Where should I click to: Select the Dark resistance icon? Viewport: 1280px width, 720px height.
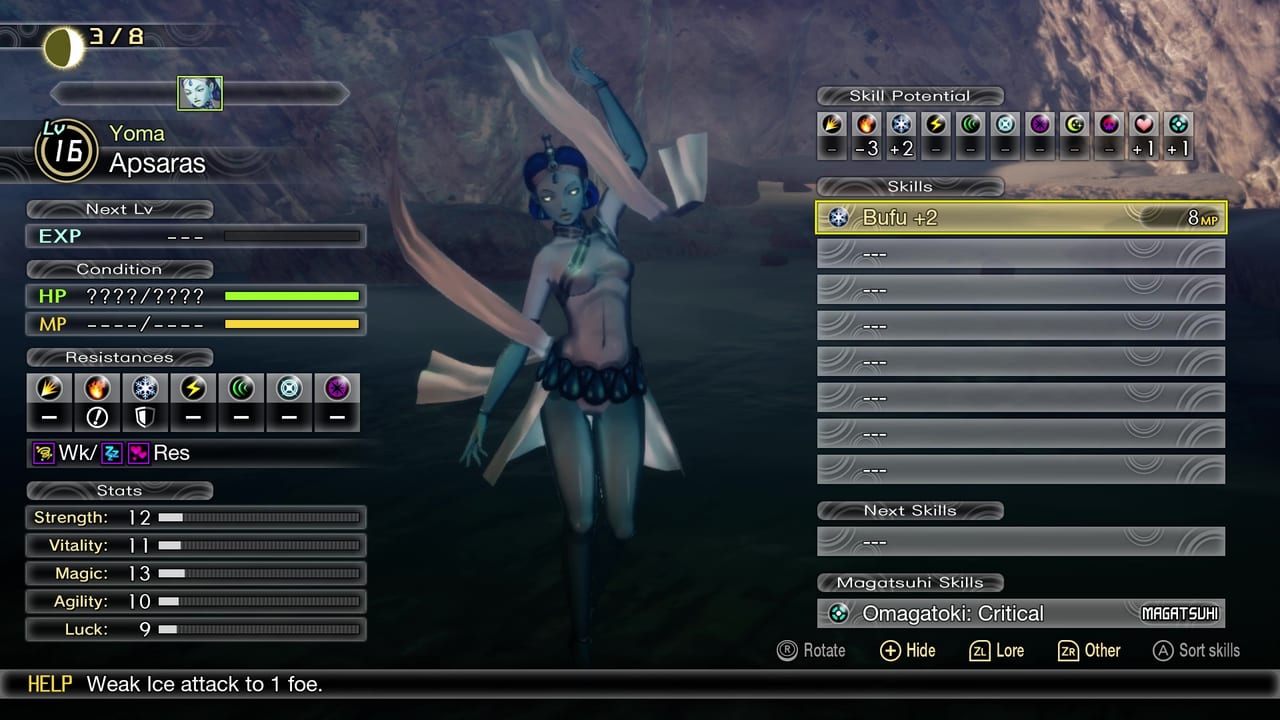(x=337, y=388)
